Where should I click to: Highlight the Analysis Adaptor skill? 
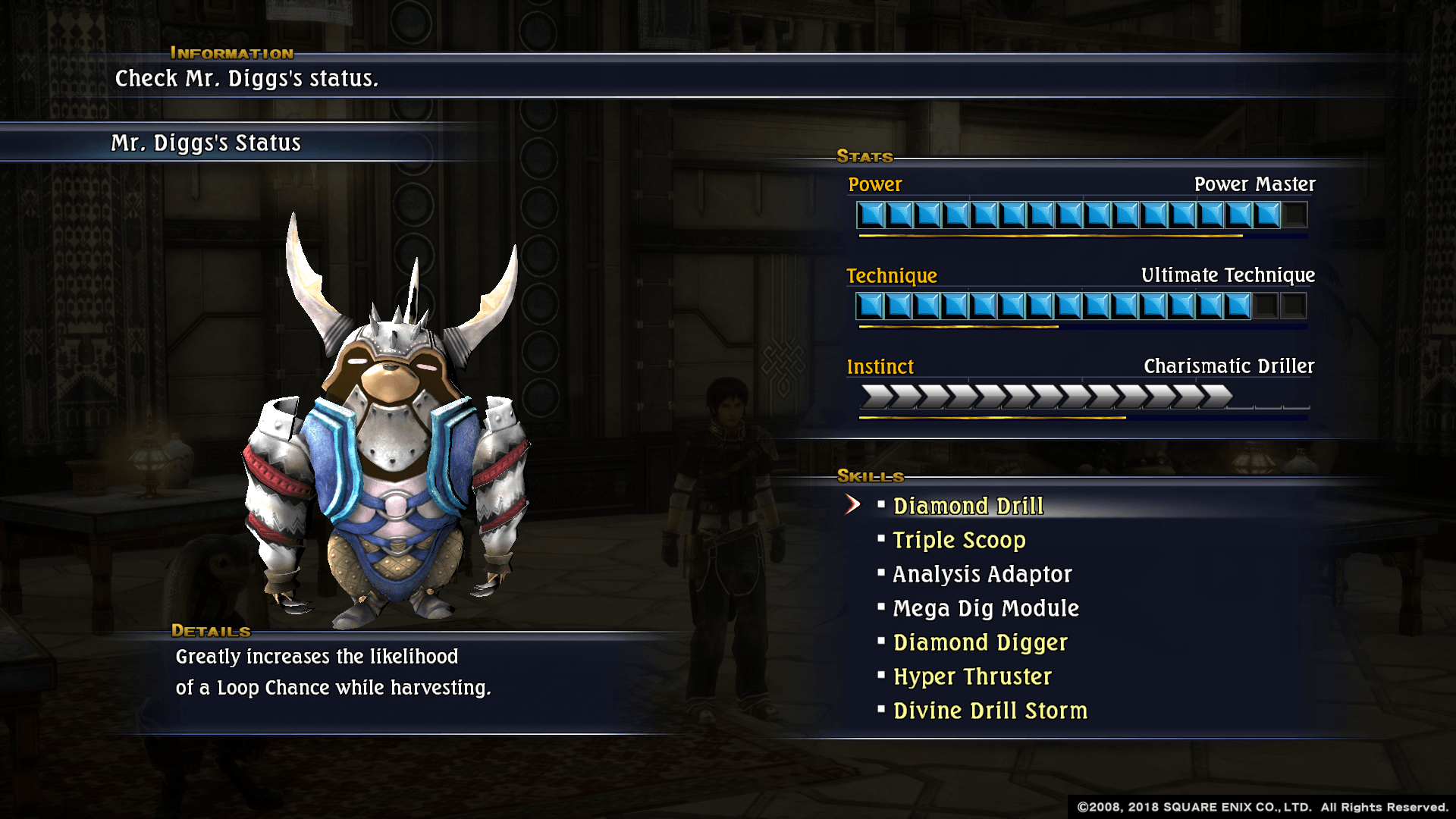click(982, 574)
